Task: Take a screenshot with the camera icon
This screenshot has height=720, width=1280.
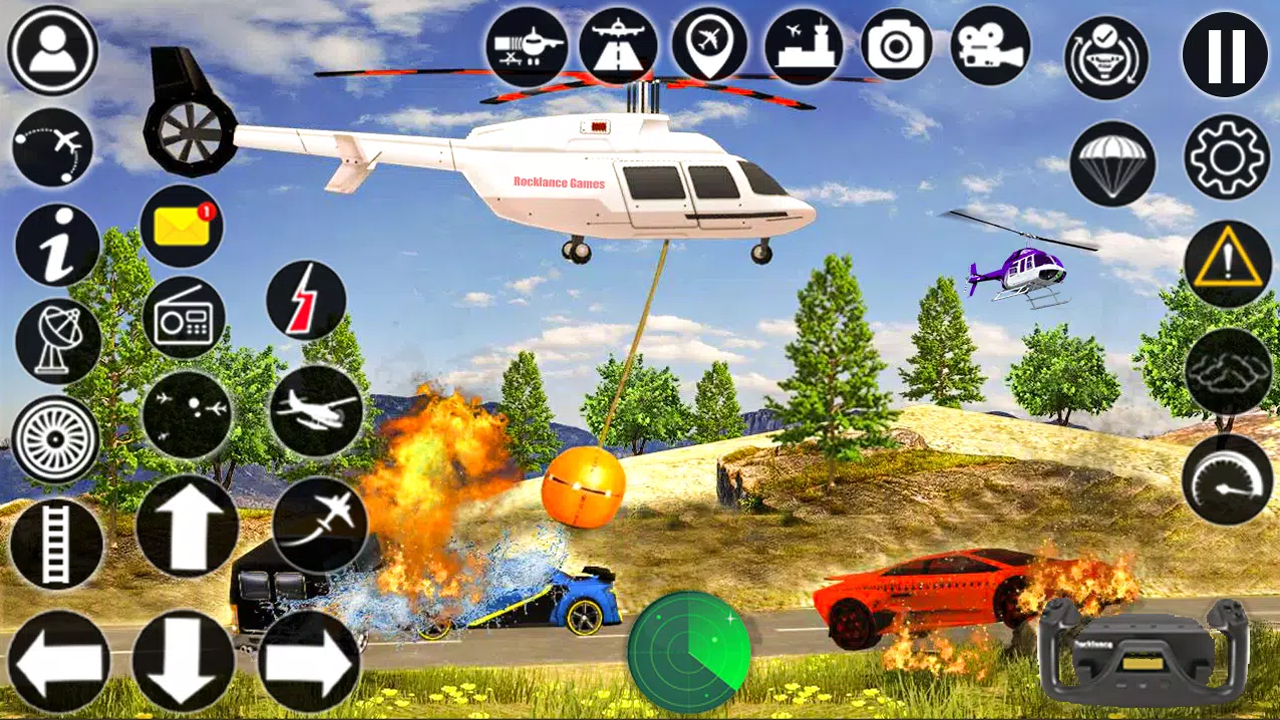Action: [x=895, y=46]
